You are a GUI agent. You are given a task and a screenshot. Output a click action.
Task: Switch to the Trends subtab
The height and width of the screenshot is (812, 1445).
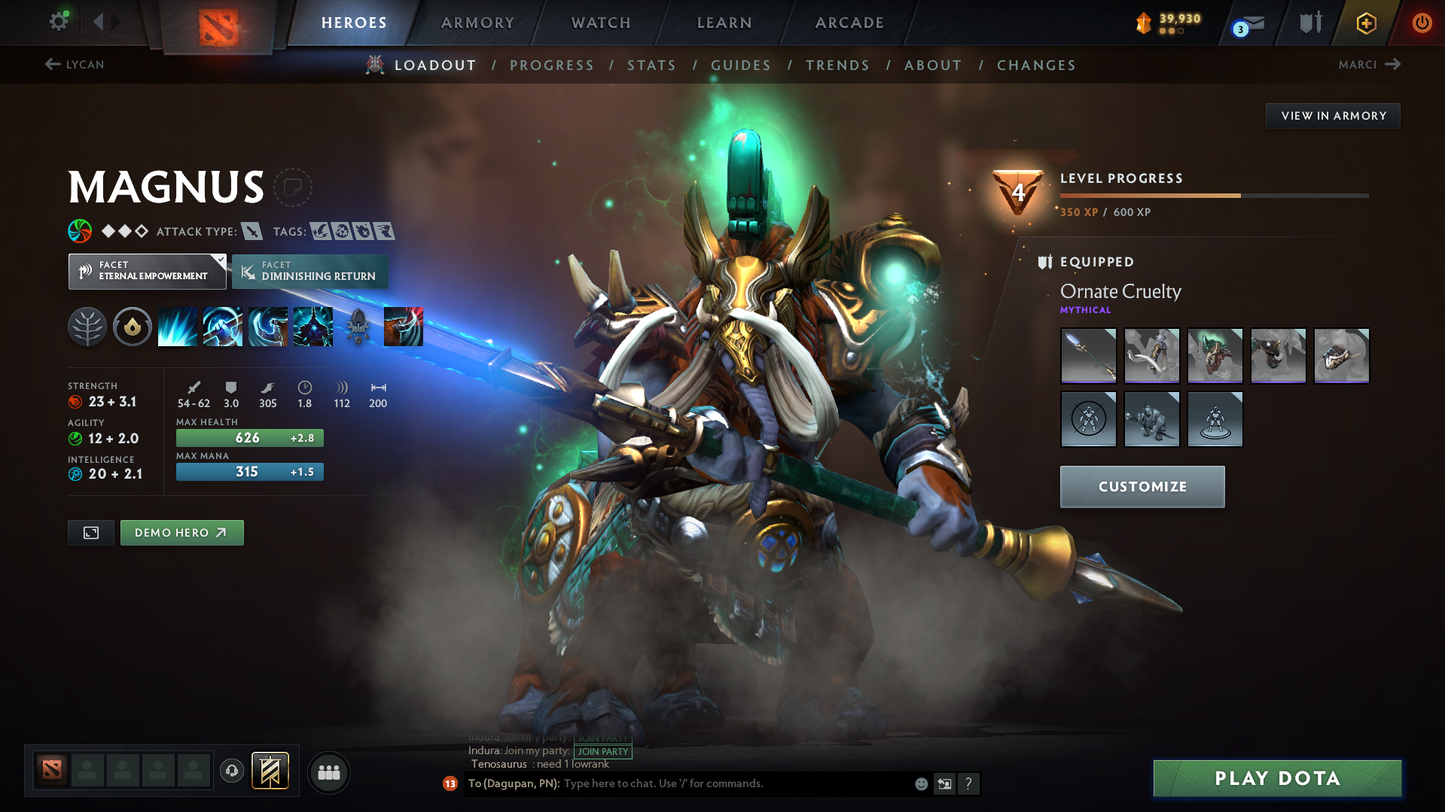(x=837, y=65)
